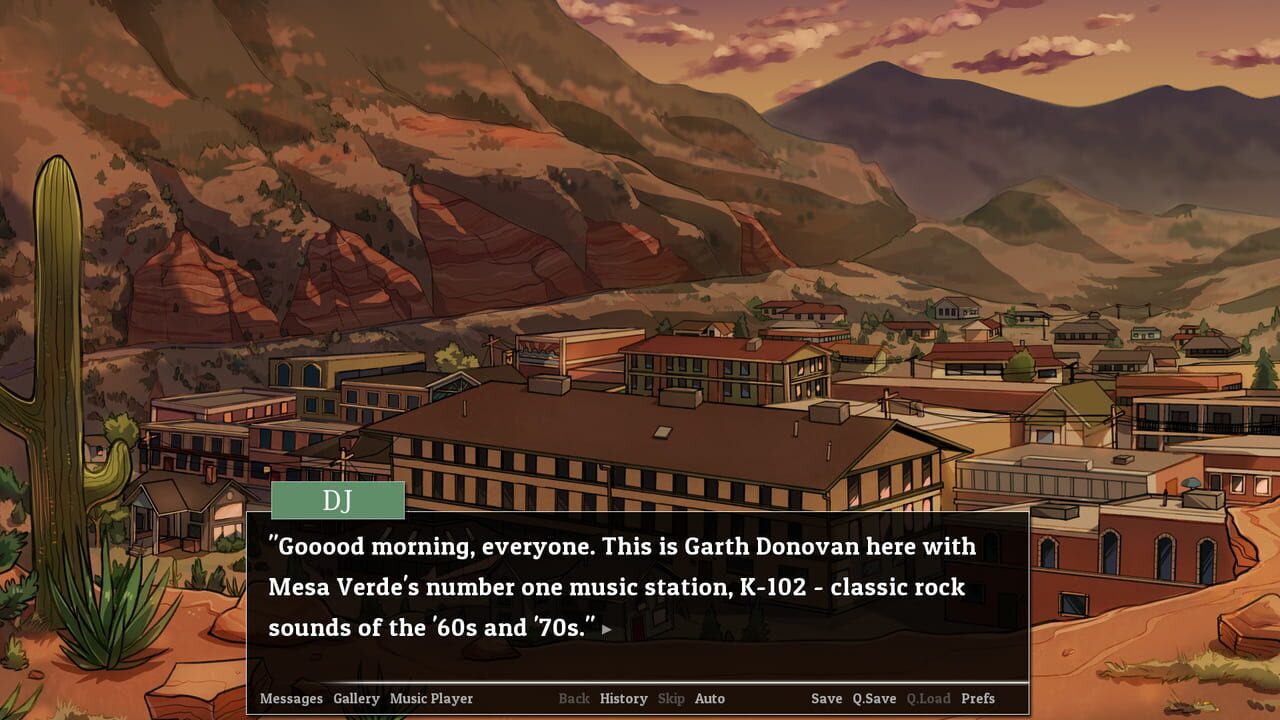Click the DJ nametag above the dialogue
Screen dimensions: 1280x720
pos(337,500)
